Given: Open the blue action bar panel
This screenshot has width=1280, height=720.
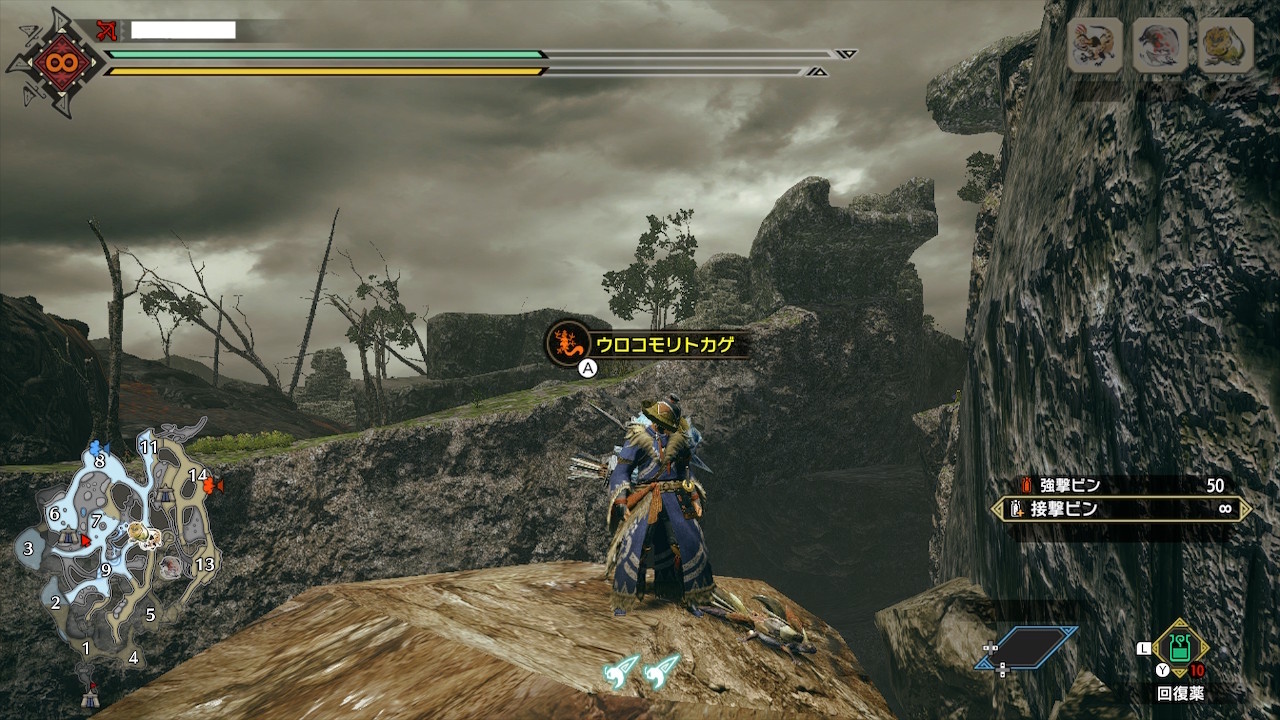Looking at the screenshot, I should pyautogui.click(x=1029, y=647).
